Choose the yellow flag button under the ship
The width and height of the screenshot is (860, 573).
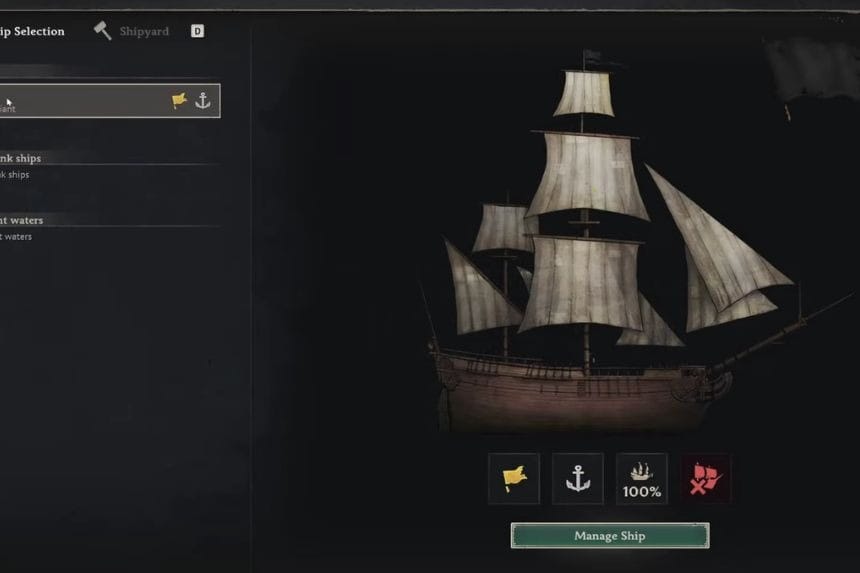click(514, 479)
